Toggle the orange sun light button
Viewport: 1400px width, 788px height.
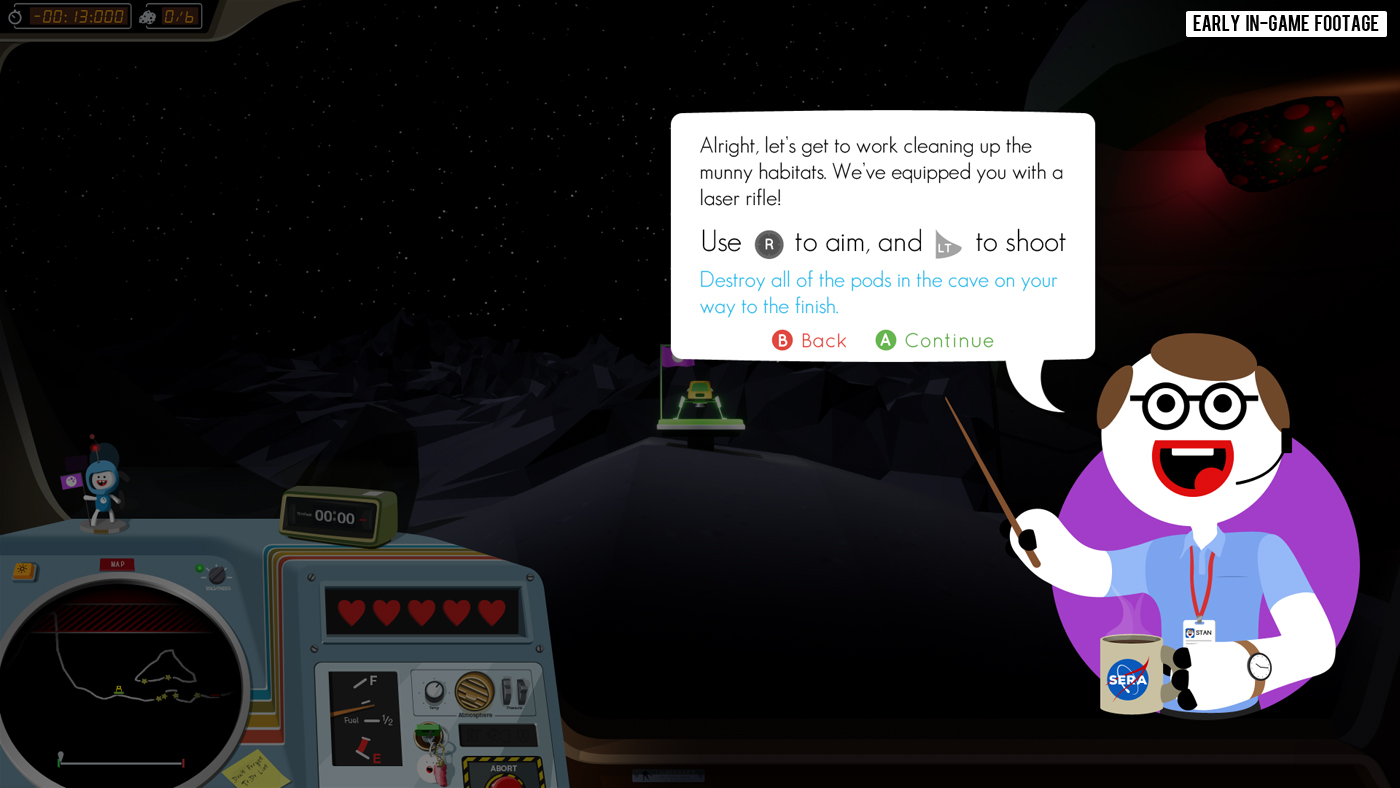[x=22, y=572]
